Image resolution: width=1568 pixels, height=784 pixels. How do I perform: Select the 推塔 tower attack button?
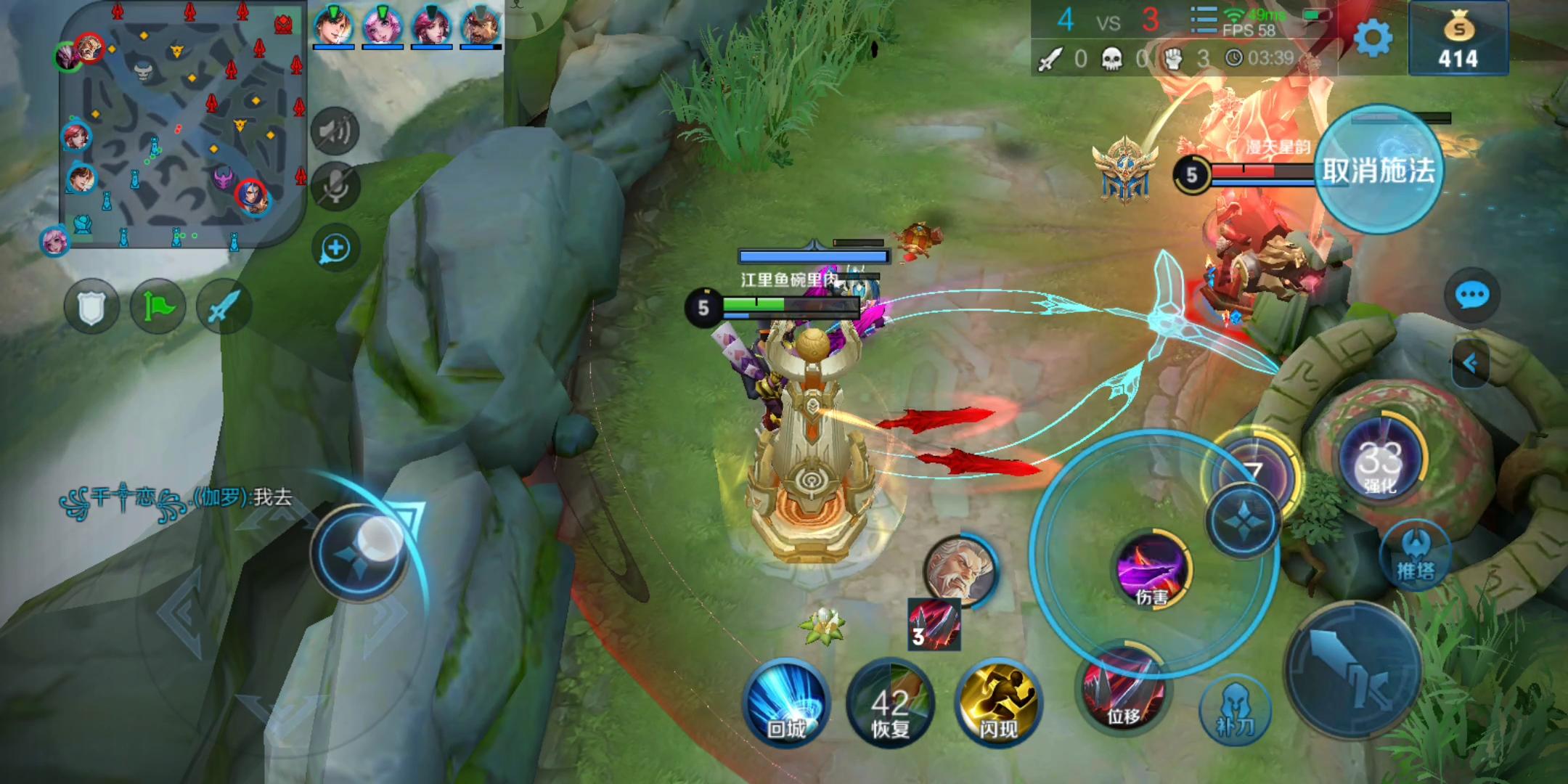click(1415, 555)
